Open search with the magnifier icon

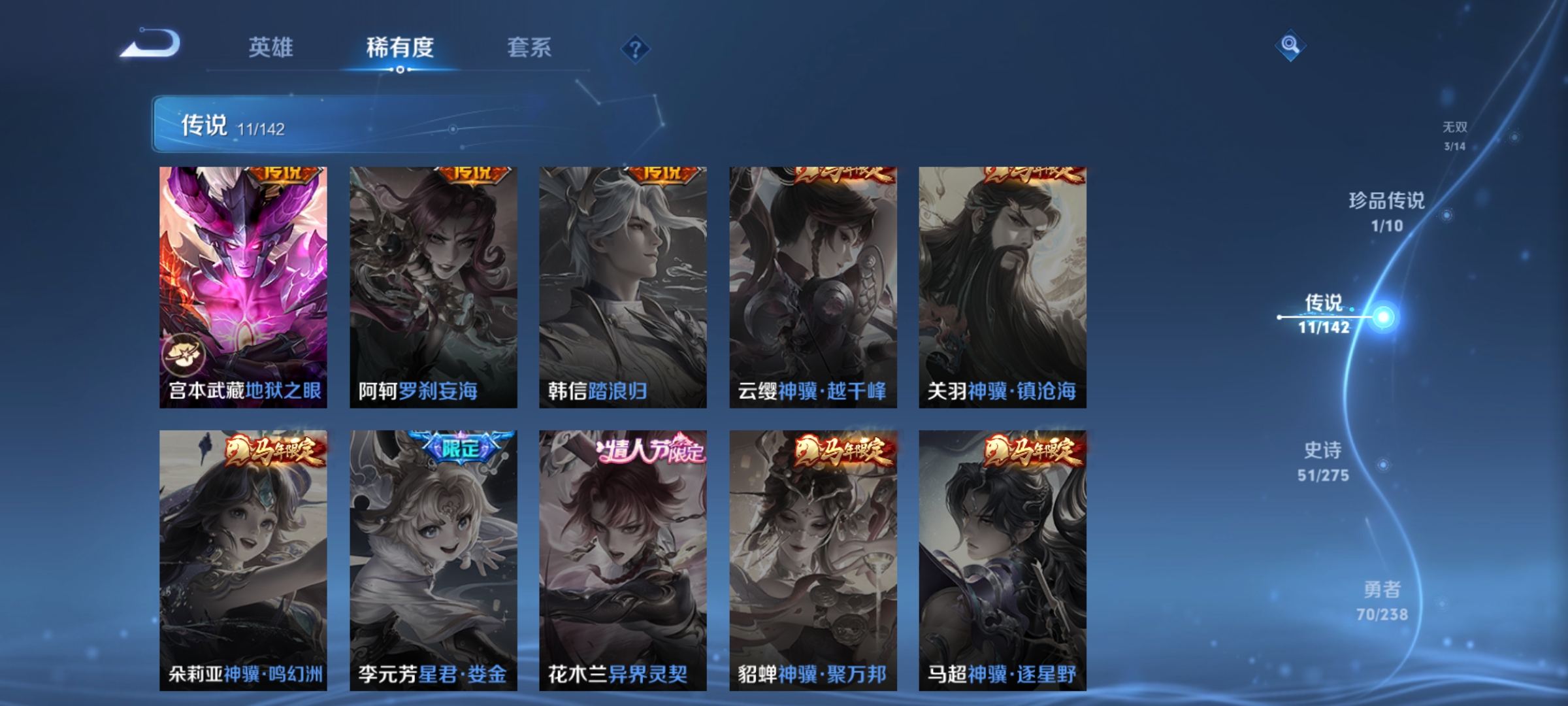tap(1290, 46)
